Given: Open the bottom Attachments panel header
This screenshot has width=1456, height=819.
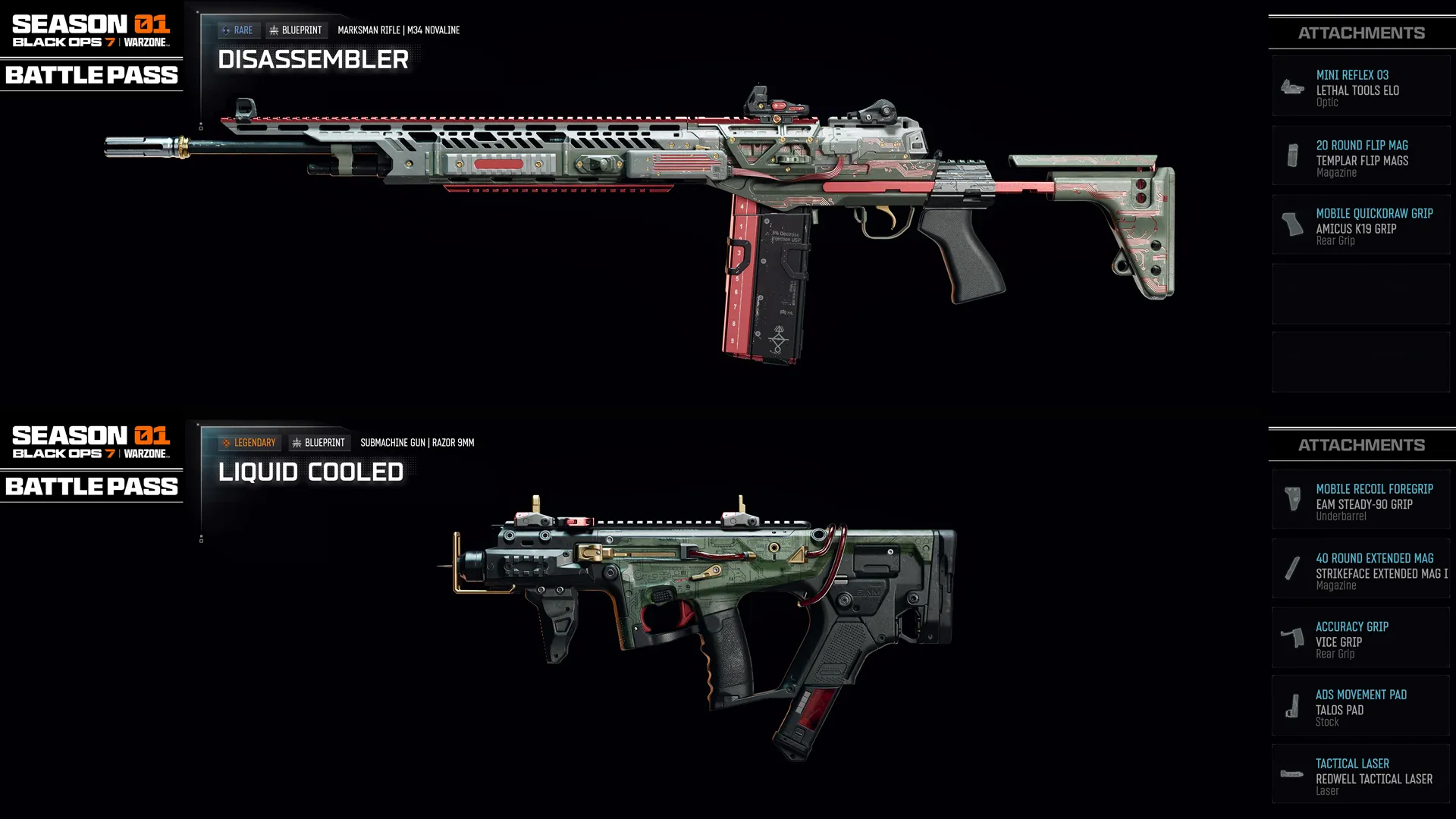Looking at the screenshot, I should [1361, 444].
